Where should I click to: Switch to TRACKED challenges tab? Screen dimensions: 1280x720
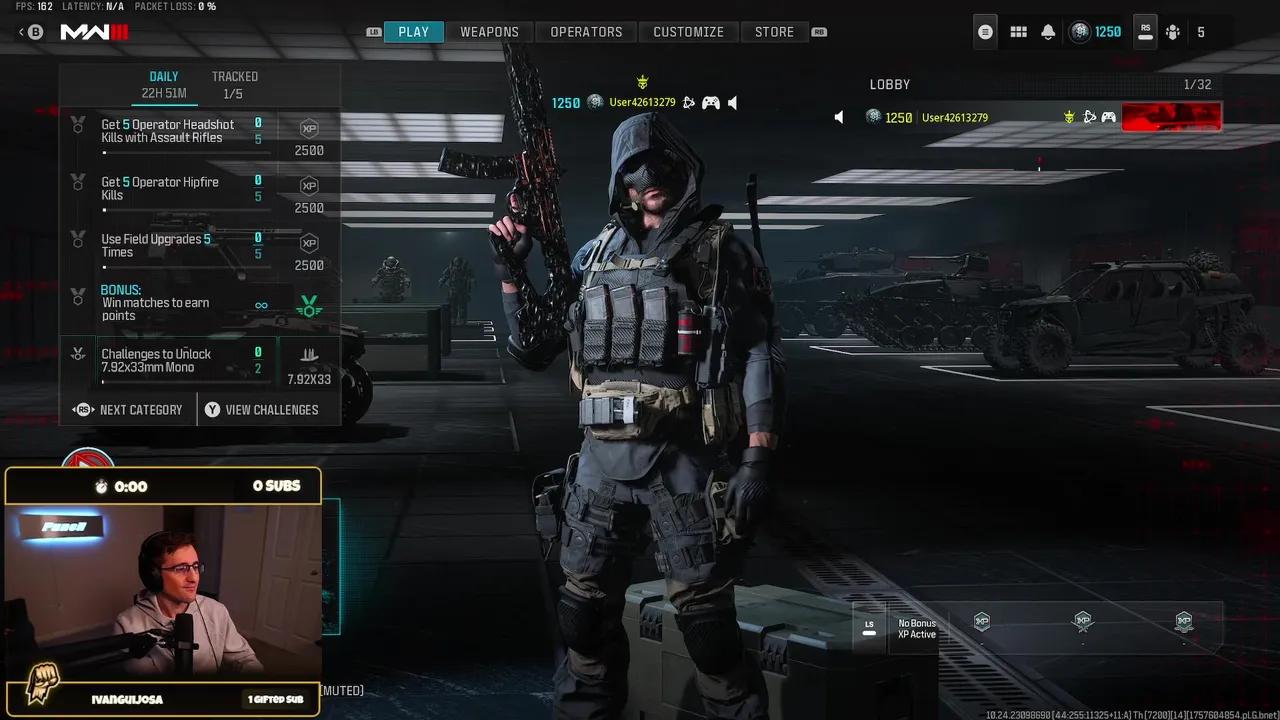click(235, 84)
